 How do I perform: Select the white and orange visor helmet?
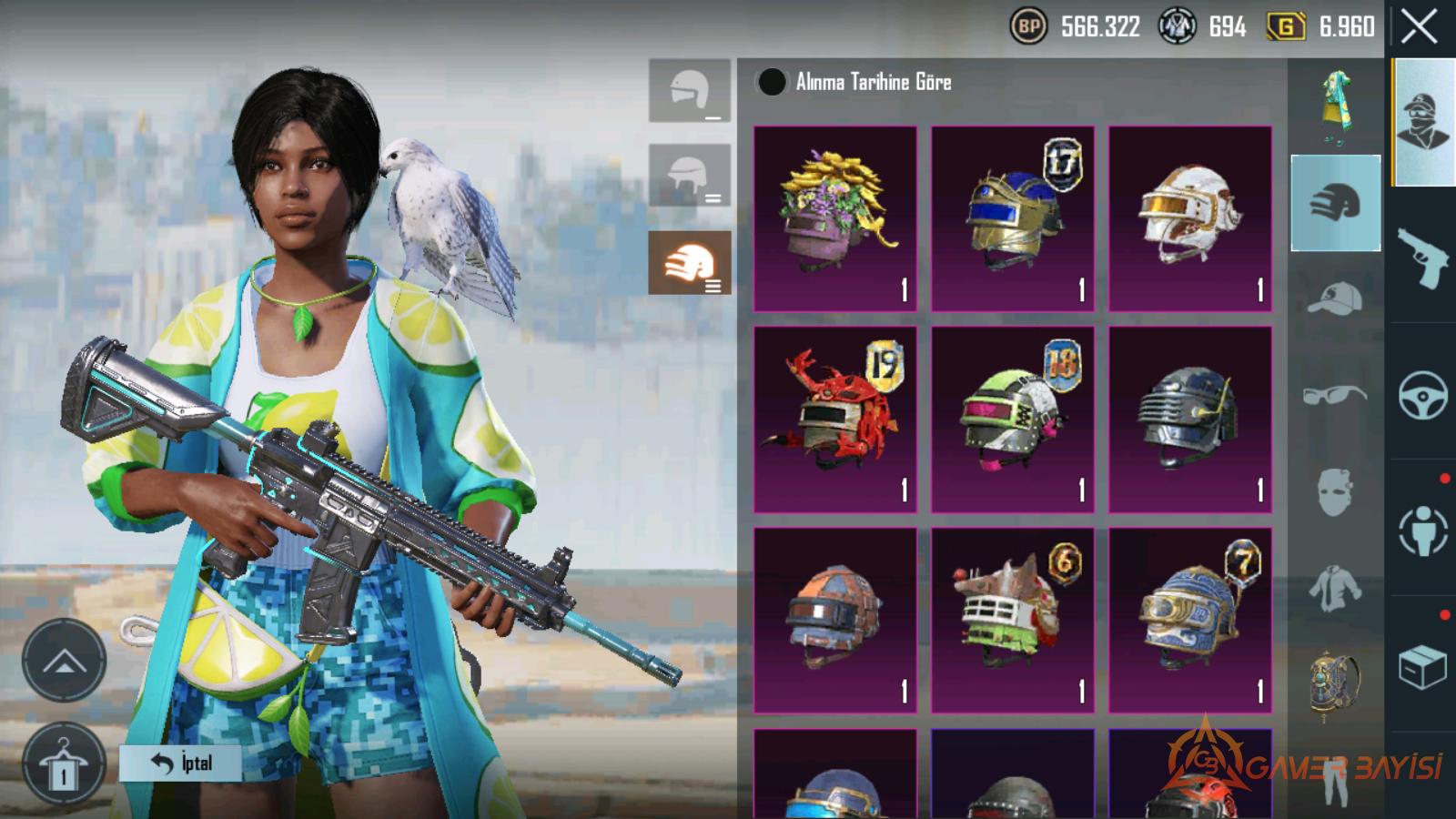click(1189, 218)
